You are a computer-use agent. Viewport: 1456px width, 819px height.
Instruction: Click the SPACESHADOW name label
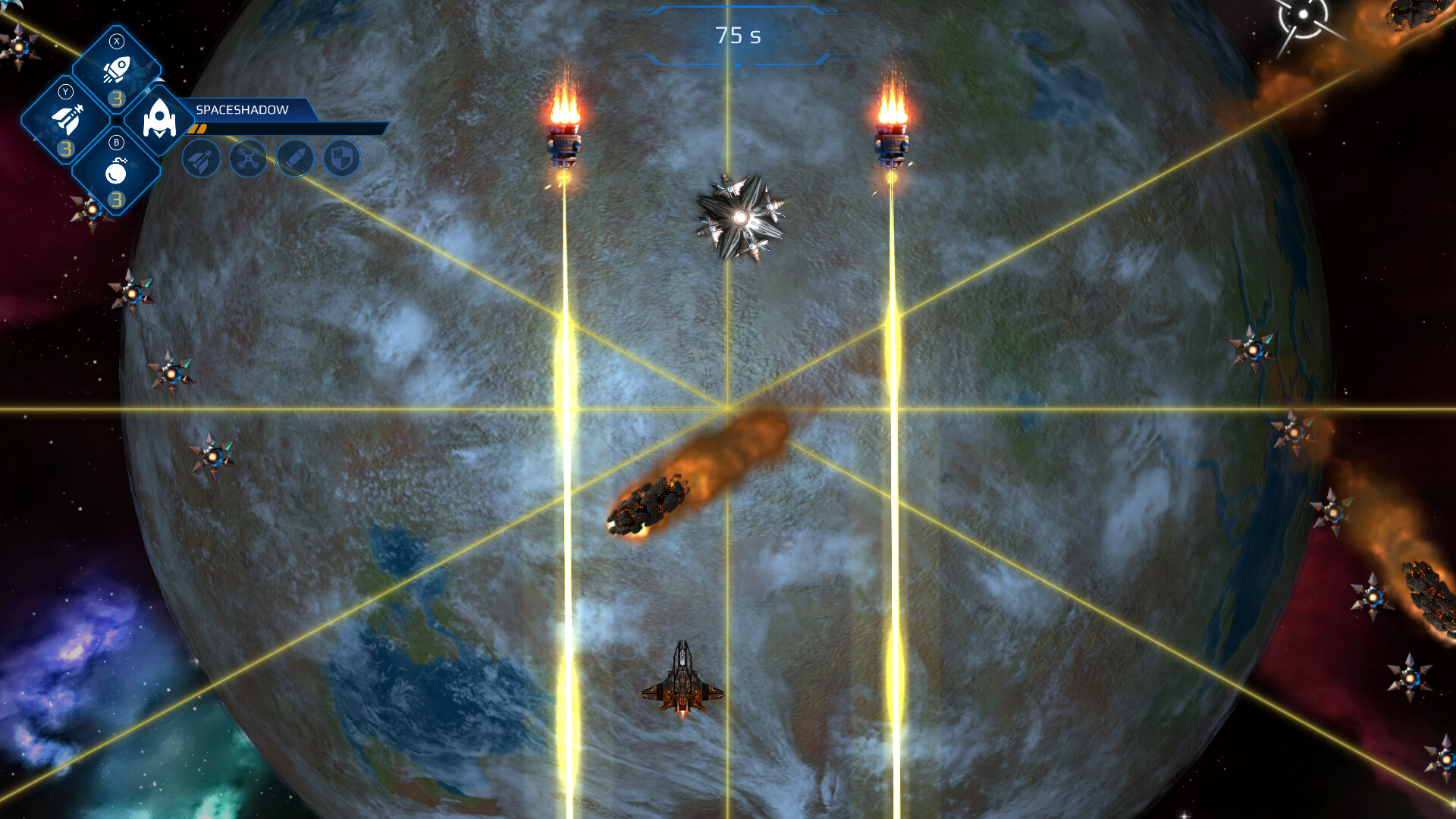(x=241, y=109)
